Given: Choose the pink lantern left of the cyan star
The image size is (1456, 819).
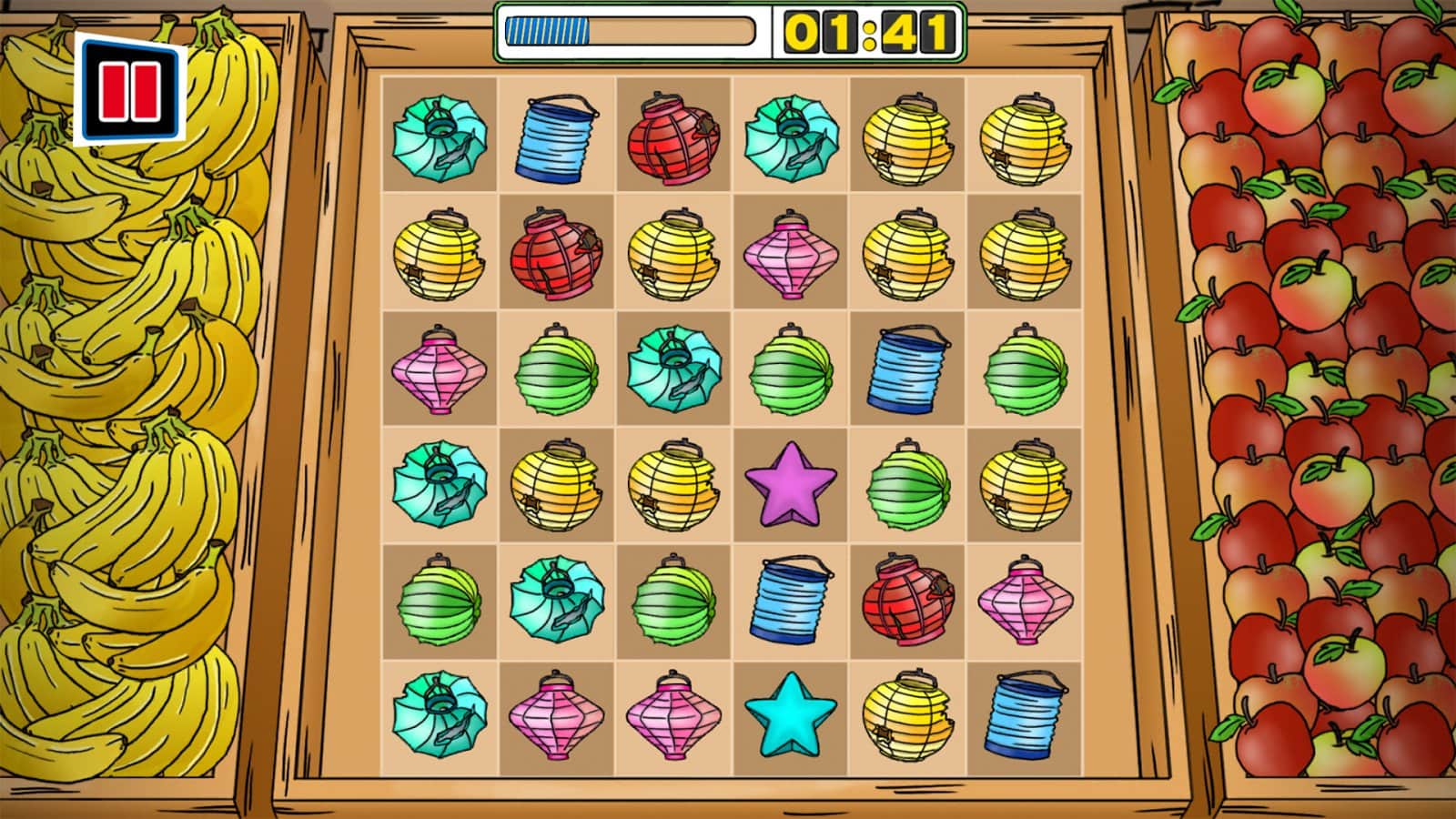Looking at the screenshot, I should pyautogui.click(x=673, y=715).
